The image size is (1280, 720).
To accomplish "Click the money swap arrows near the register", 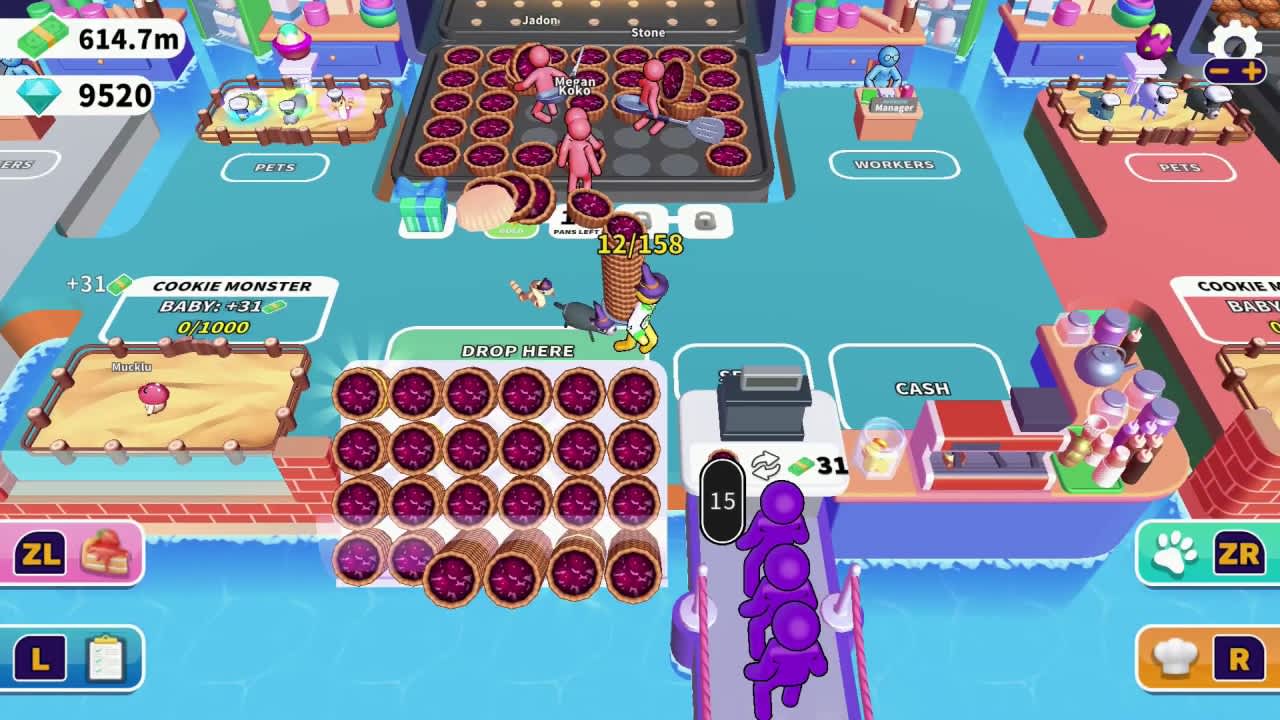I will (x=766, y=463).
